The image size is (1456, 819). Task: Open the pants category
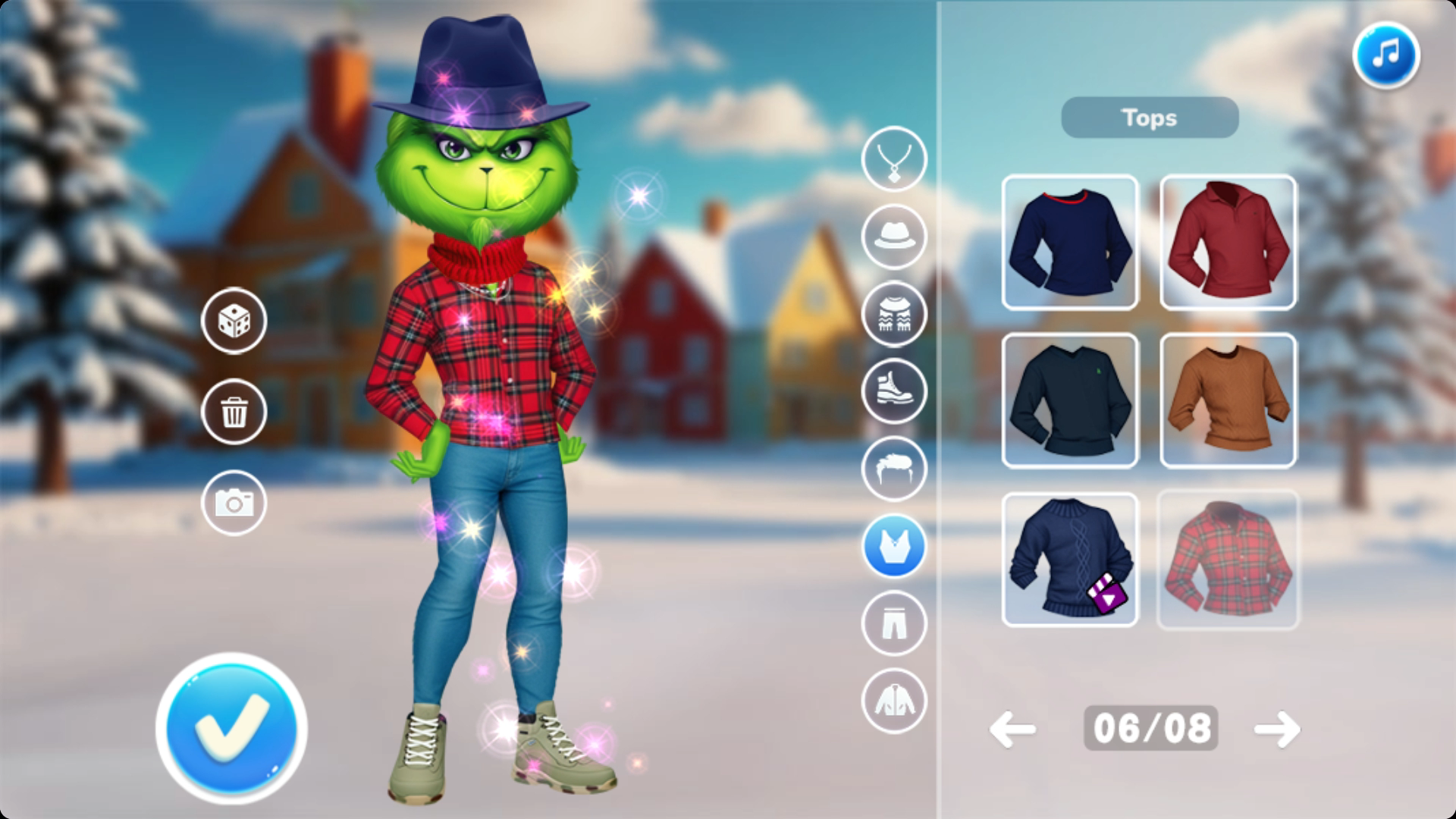click(x=894, y=623)
